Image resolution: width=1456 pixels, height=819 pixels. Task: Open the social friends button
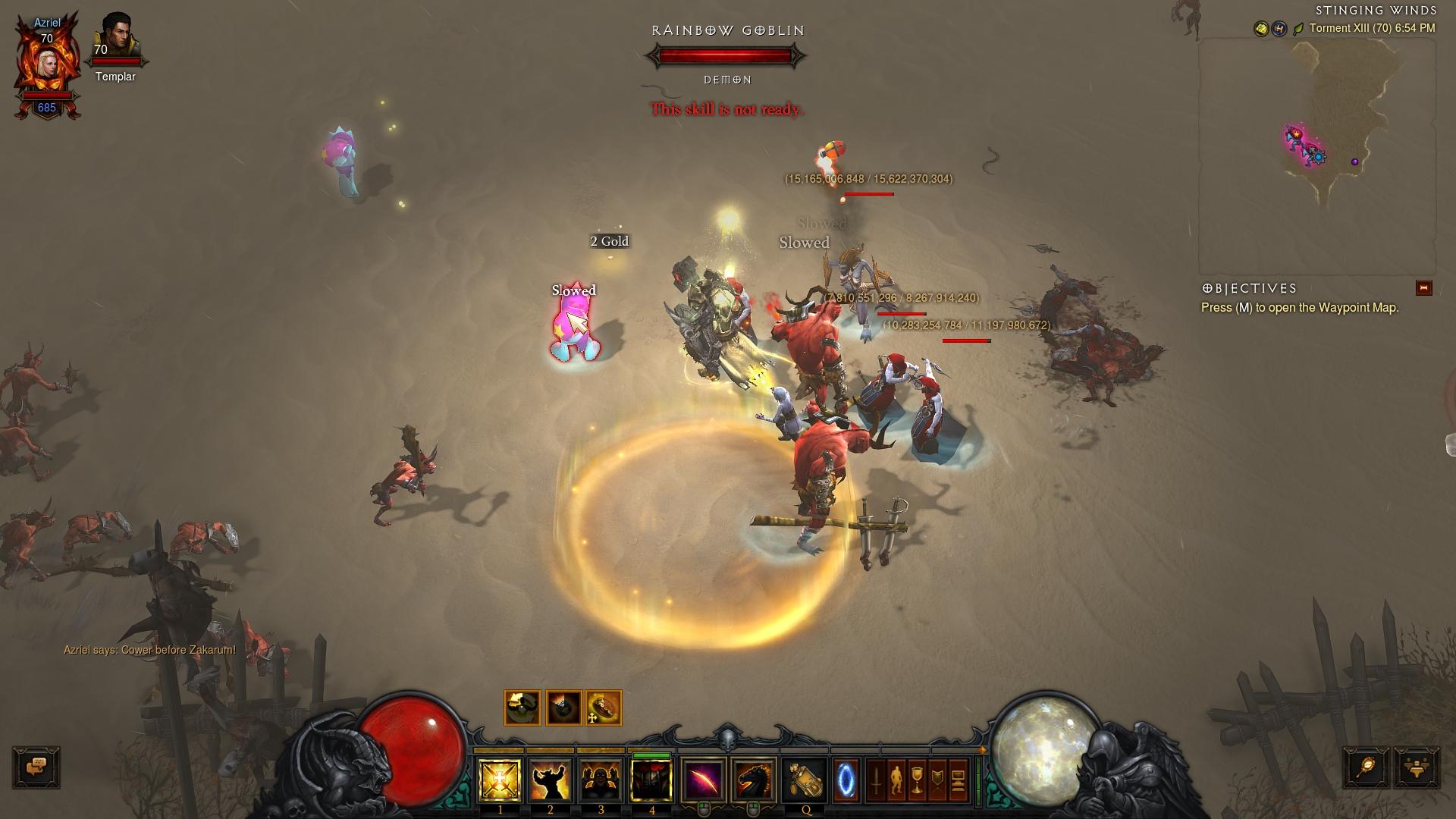(1417, 767)
